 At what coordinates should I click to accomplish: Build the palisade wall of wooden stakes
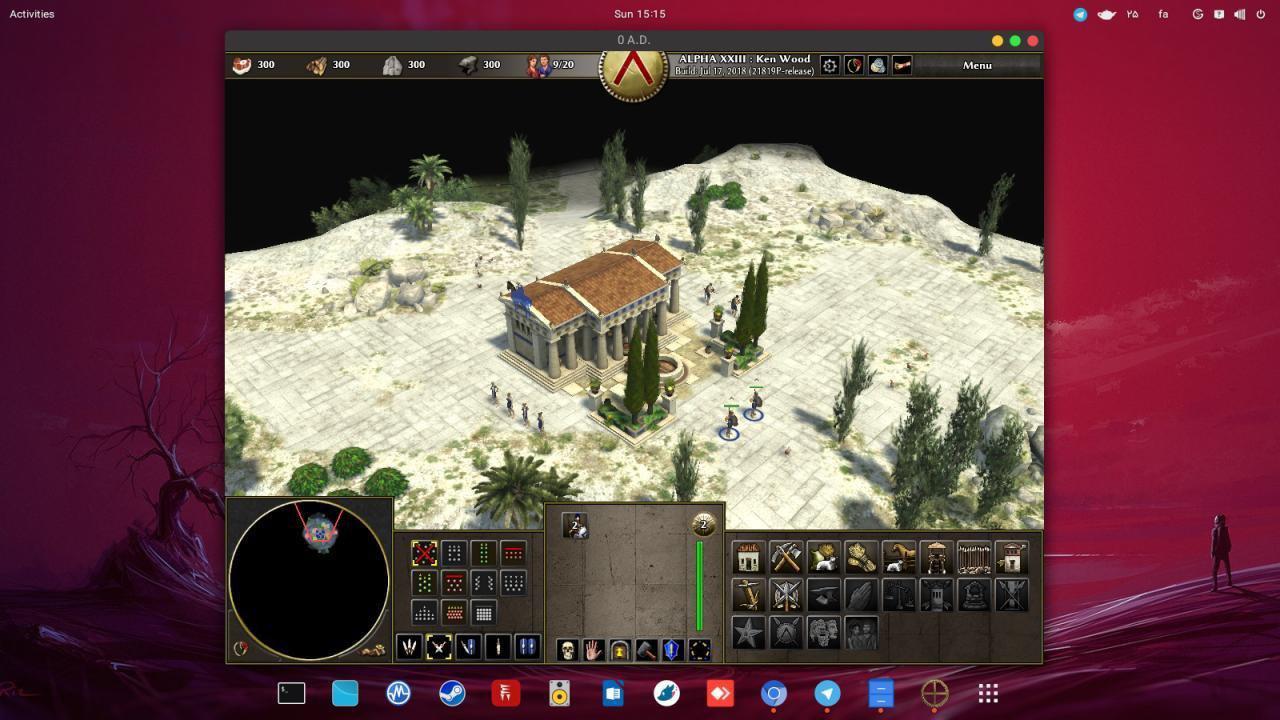(973, 557)
